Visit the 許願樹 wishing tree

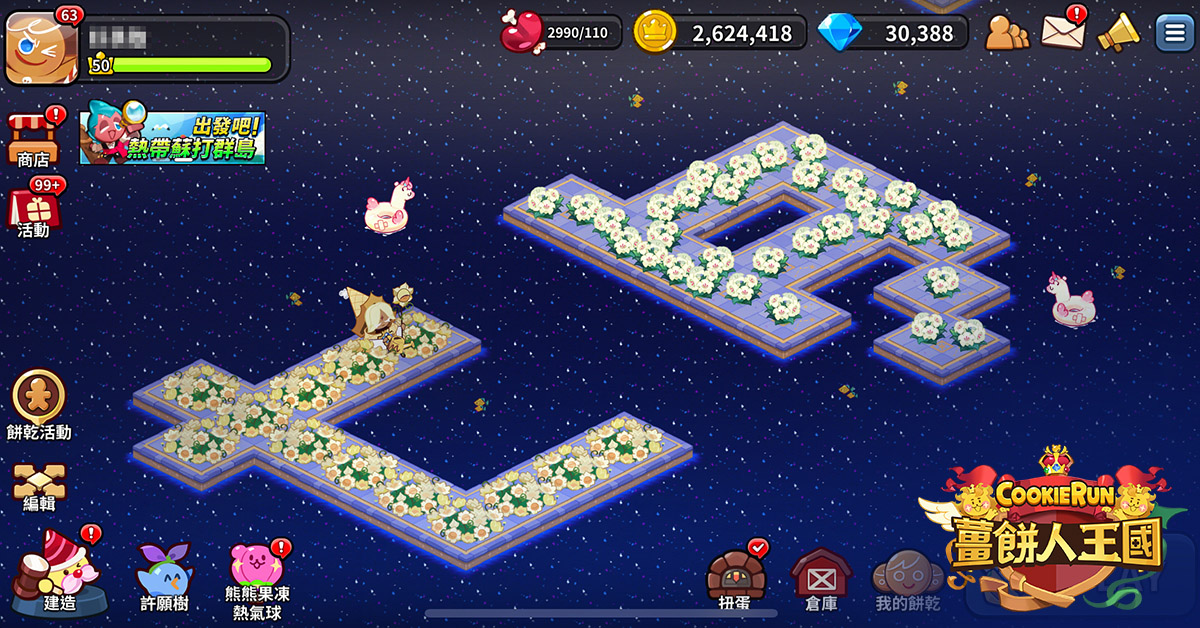coord(163,573)
